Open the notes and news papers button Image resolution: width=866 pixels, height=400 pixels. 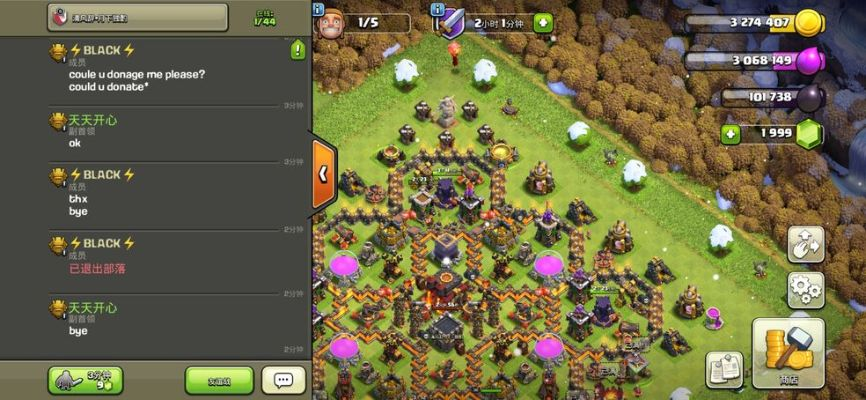point(724,369)
